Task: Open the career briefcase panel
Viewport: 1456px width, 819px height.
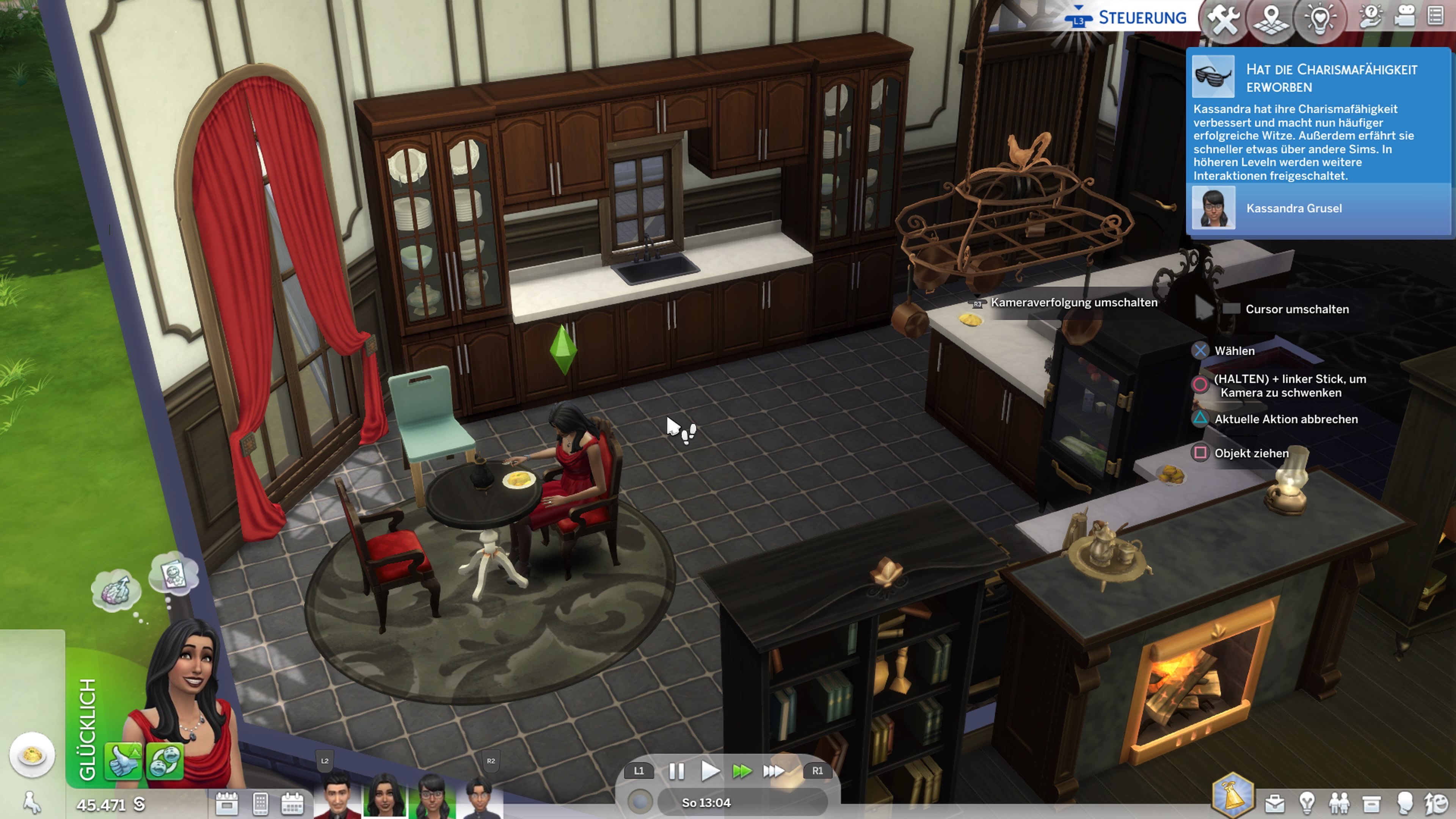Action: tap(1274, 803)
